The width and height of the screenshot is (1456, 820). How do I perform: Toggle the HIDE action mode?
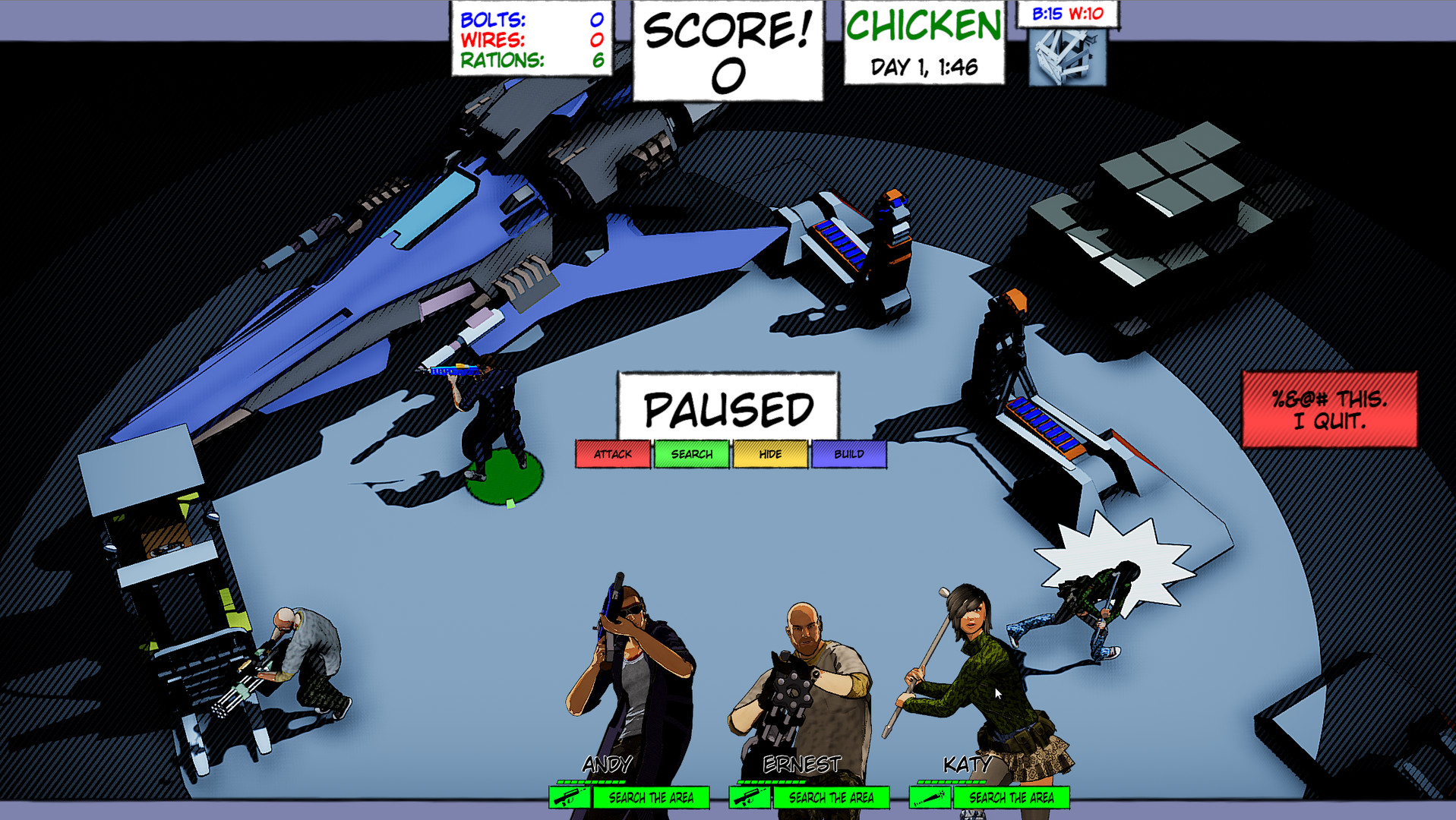(770, 454)
